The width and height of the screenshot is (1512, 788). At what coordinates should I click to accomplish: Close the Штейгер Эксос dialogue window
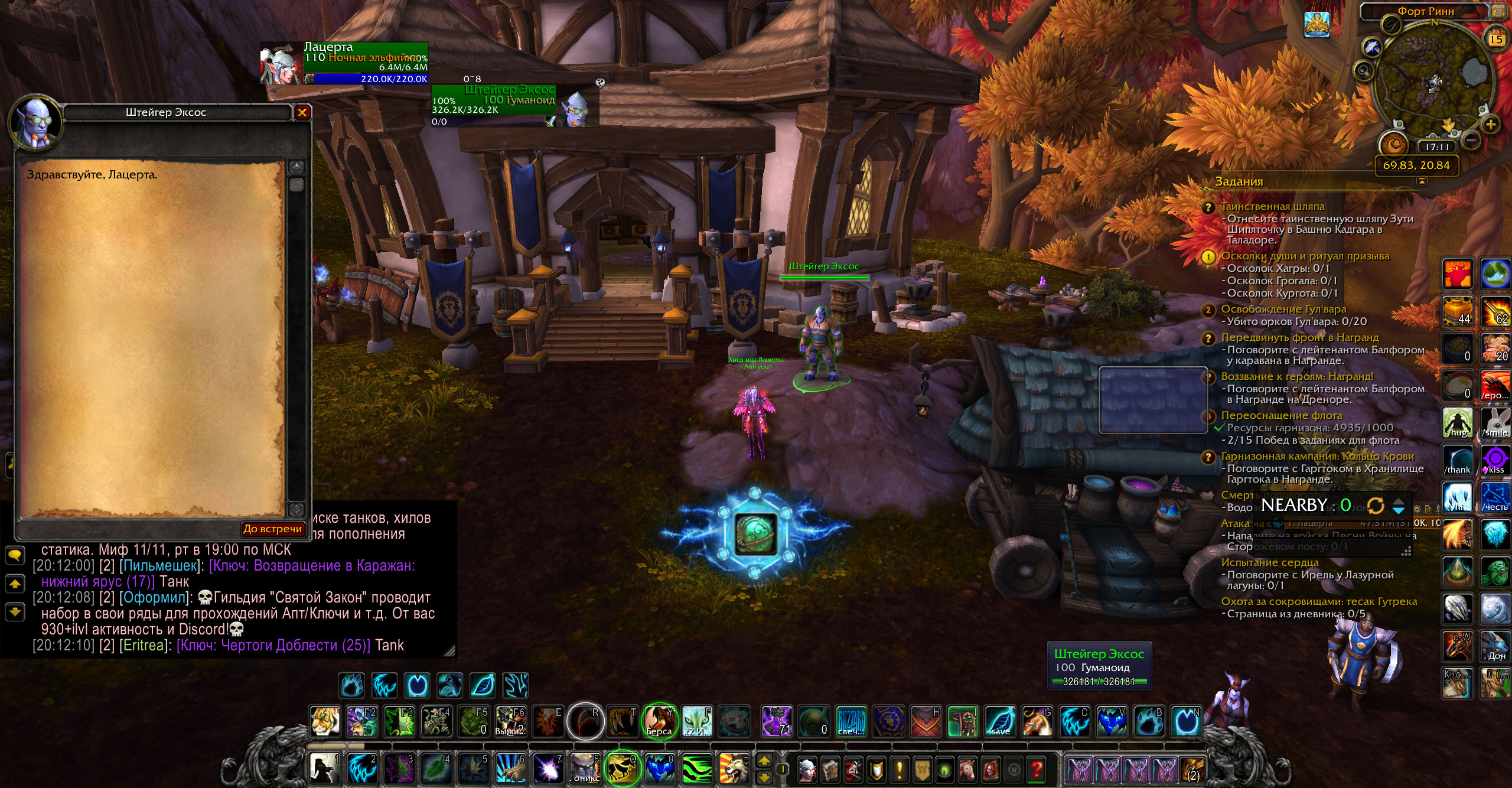tap(302, 112)
